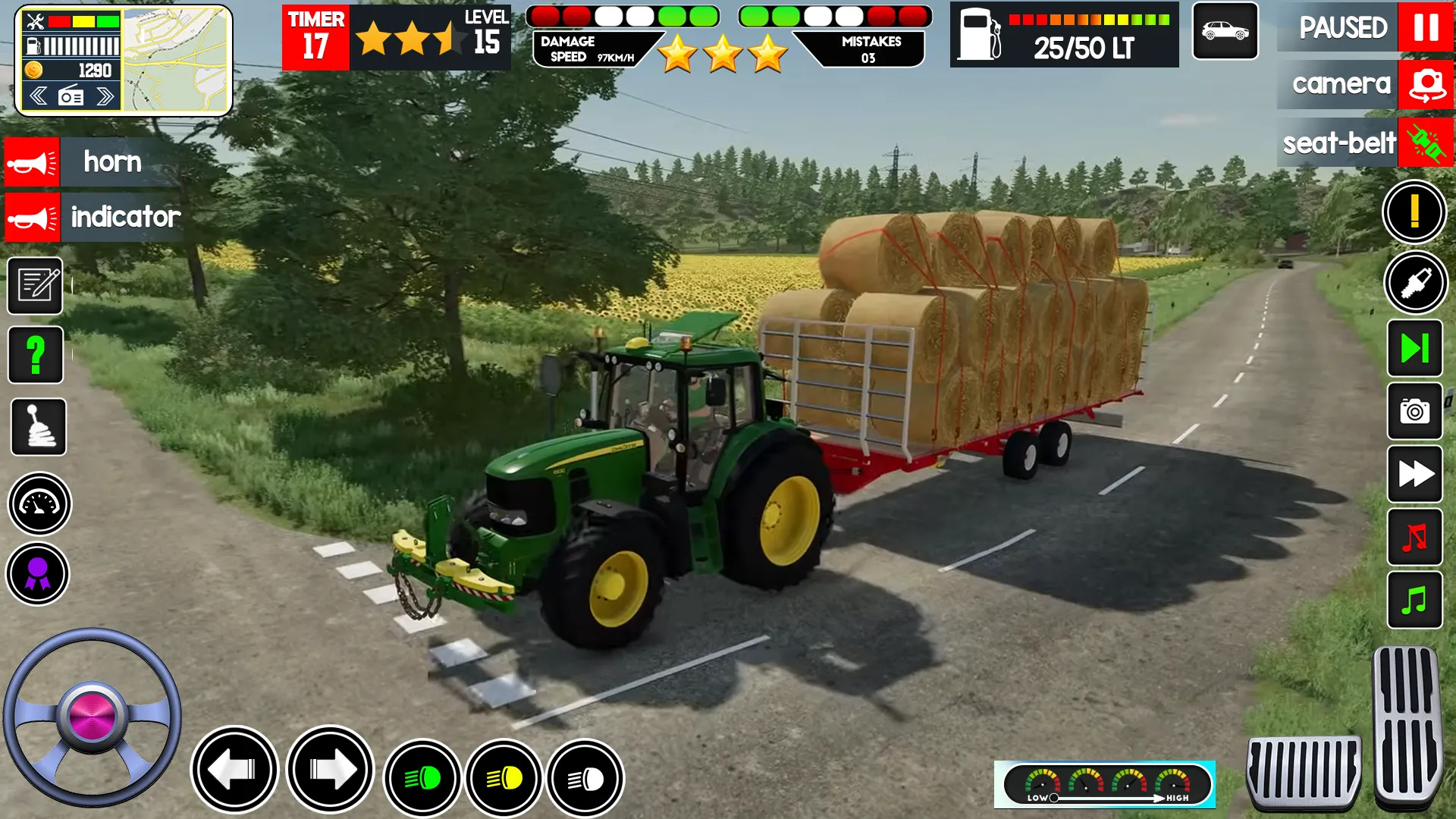
Task: Activate the indicator button
Action: (x=33, y=218)
